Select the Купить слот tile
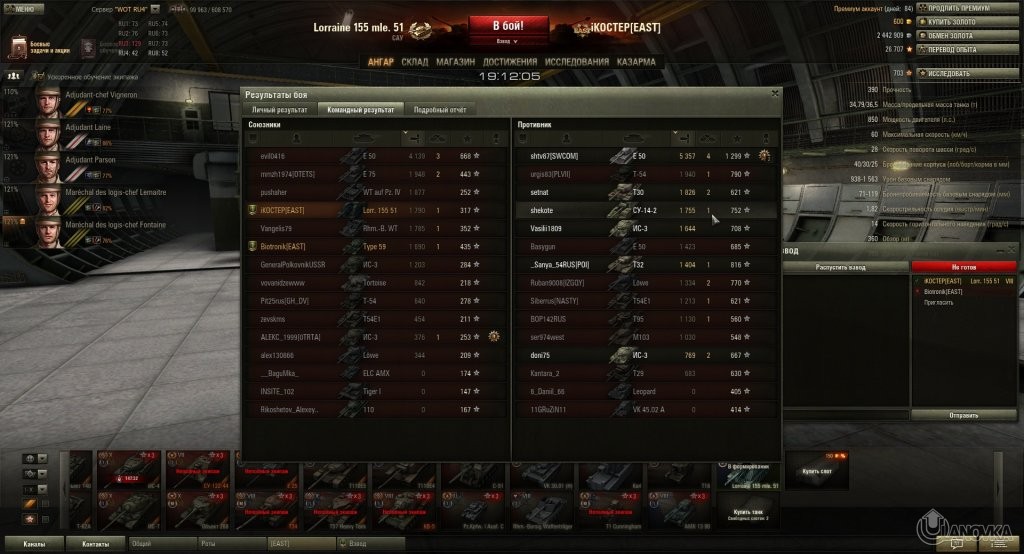This screenshot has width=1024, height=554. click(817, 471)
